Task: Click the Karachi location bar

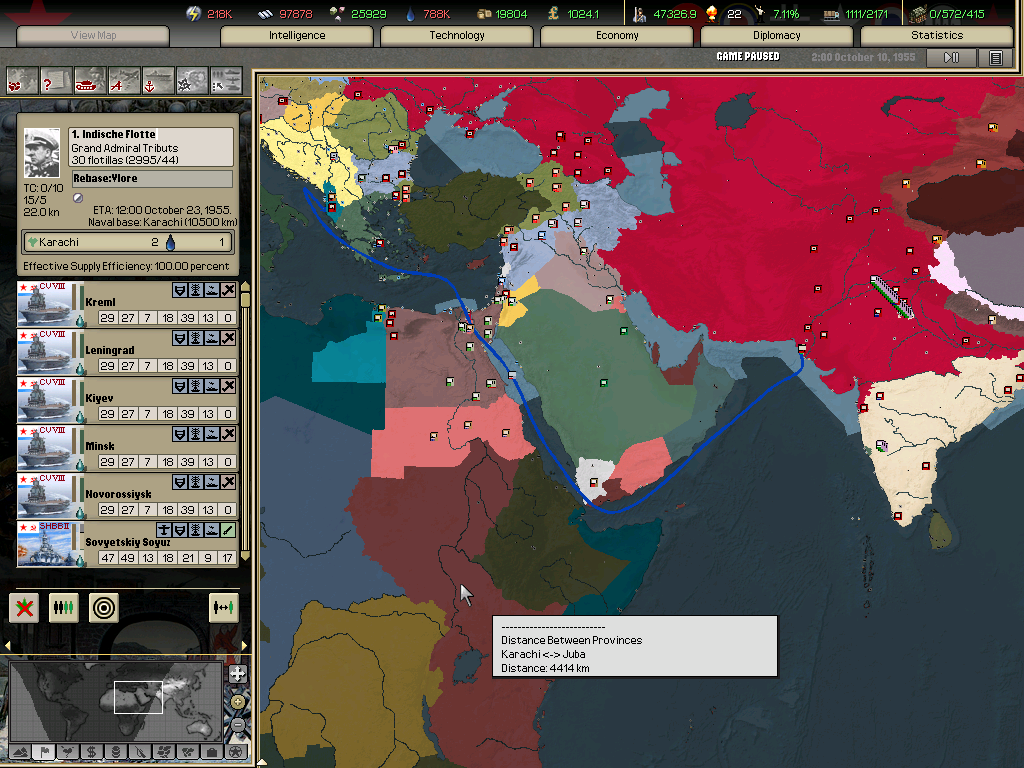Action: point(128,242)
